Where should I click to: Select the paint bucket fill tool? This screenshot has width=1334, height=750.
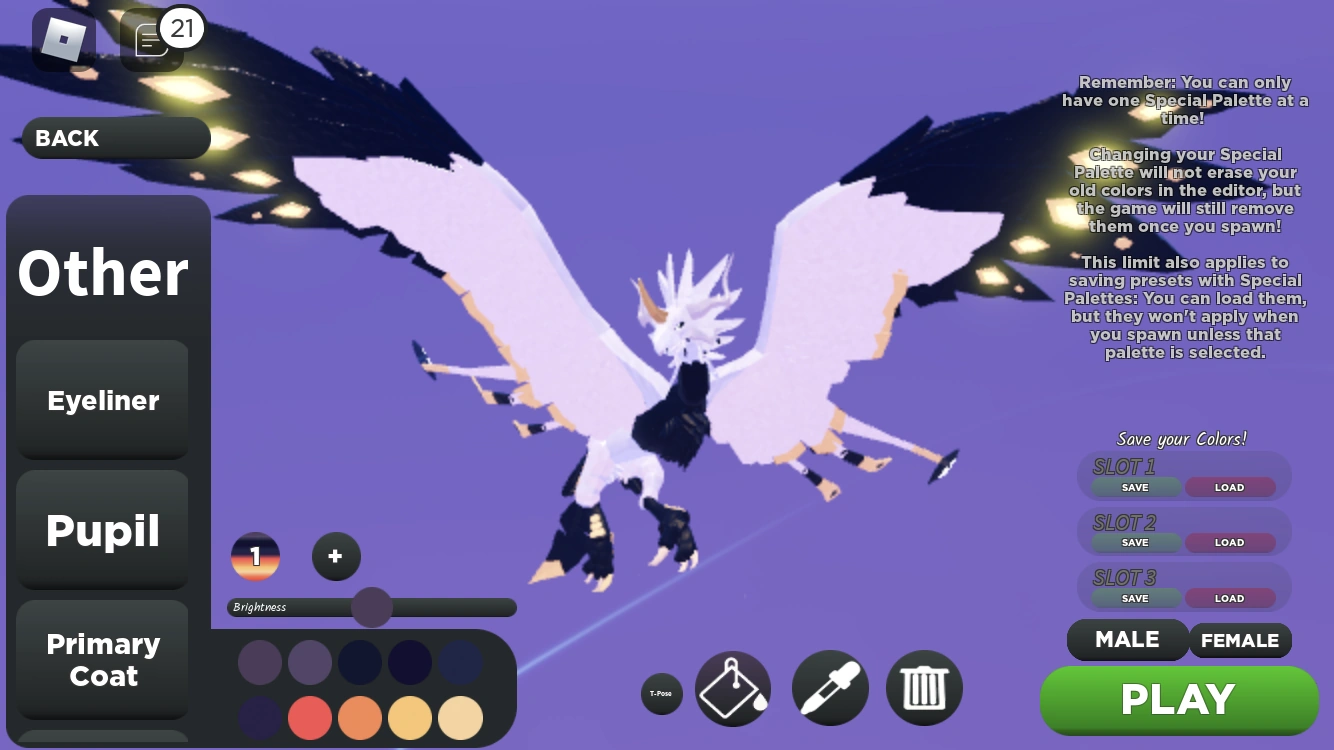(733, 687)
